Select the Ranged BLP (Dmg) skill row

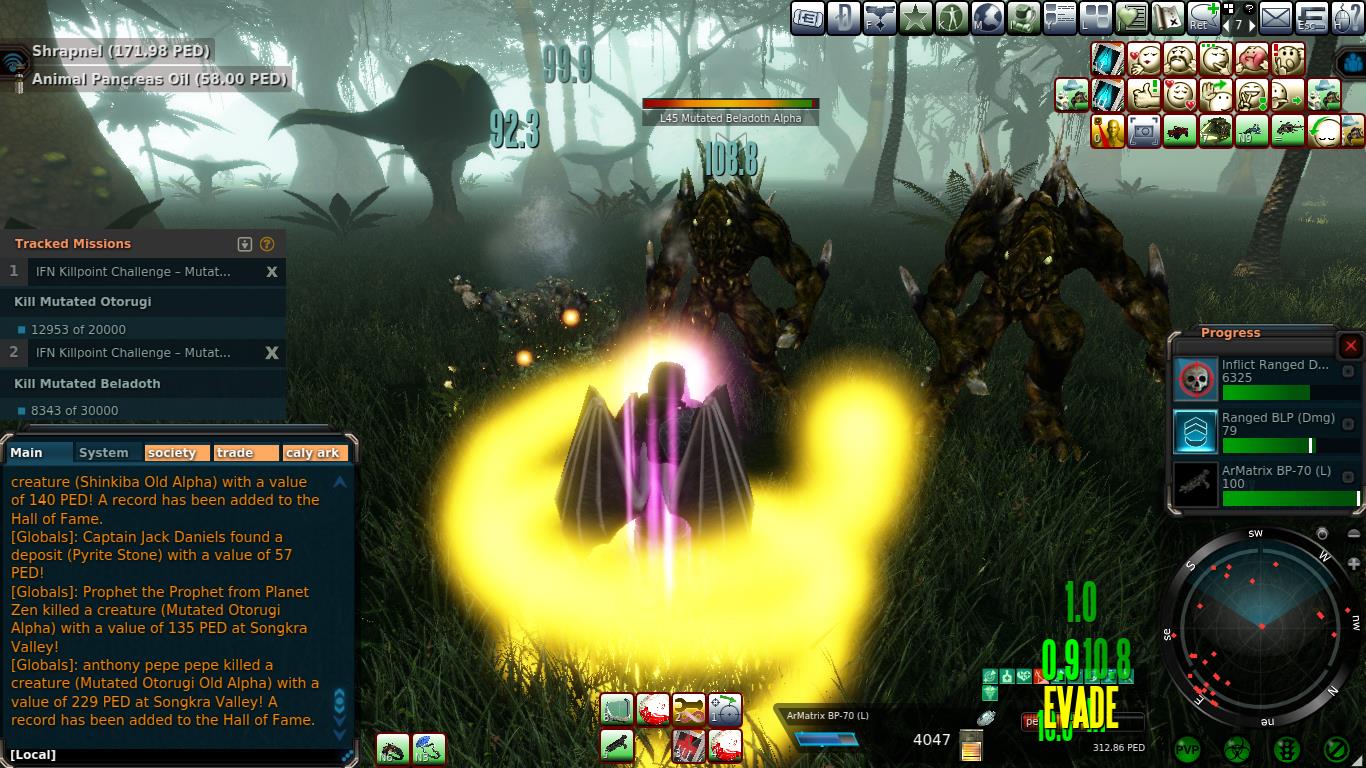click(x=1265, y=431)
